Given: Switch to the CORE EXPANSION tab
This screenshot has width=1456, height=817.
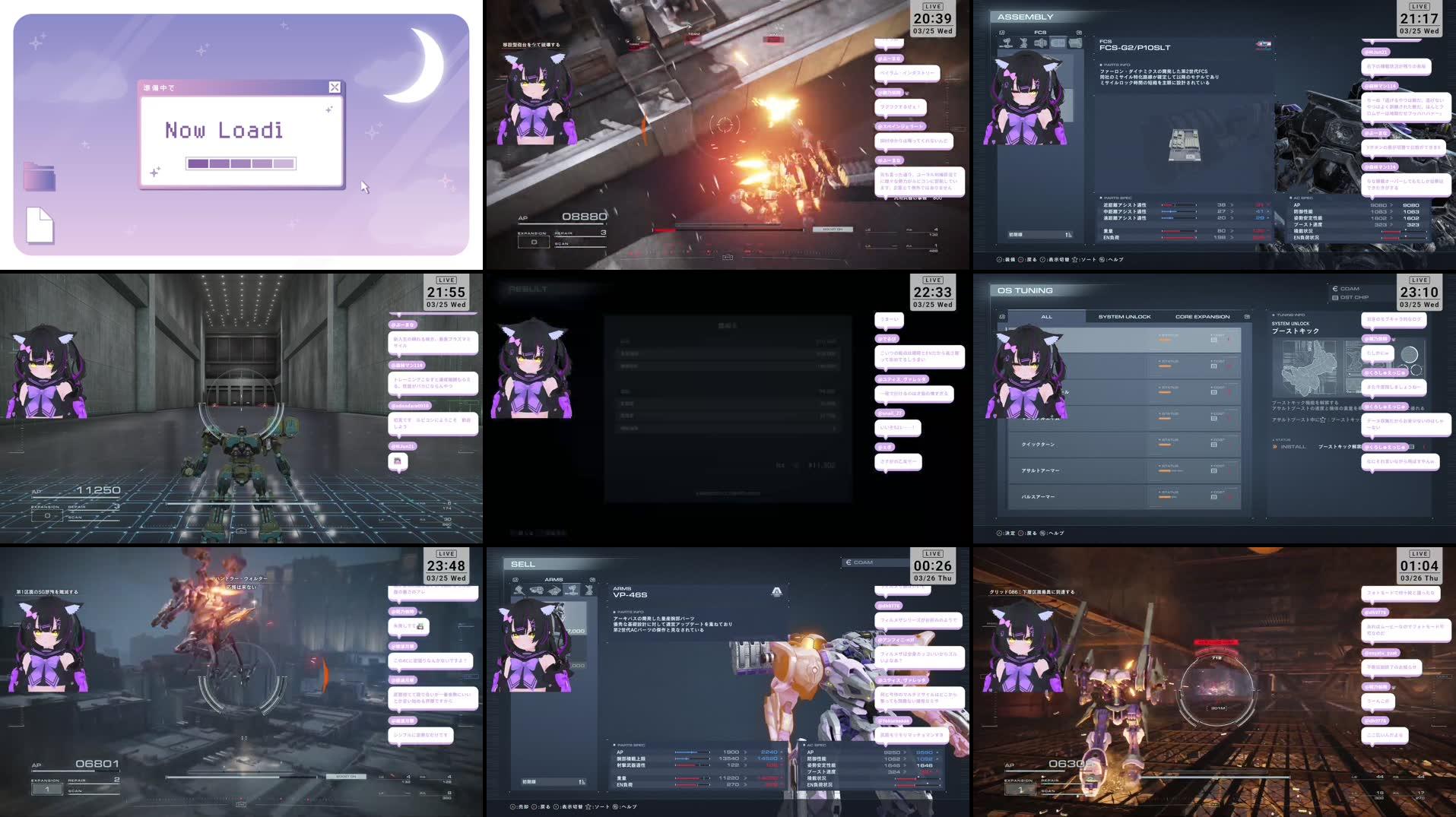Looking at the screenshot, I should click(1203, 317).
